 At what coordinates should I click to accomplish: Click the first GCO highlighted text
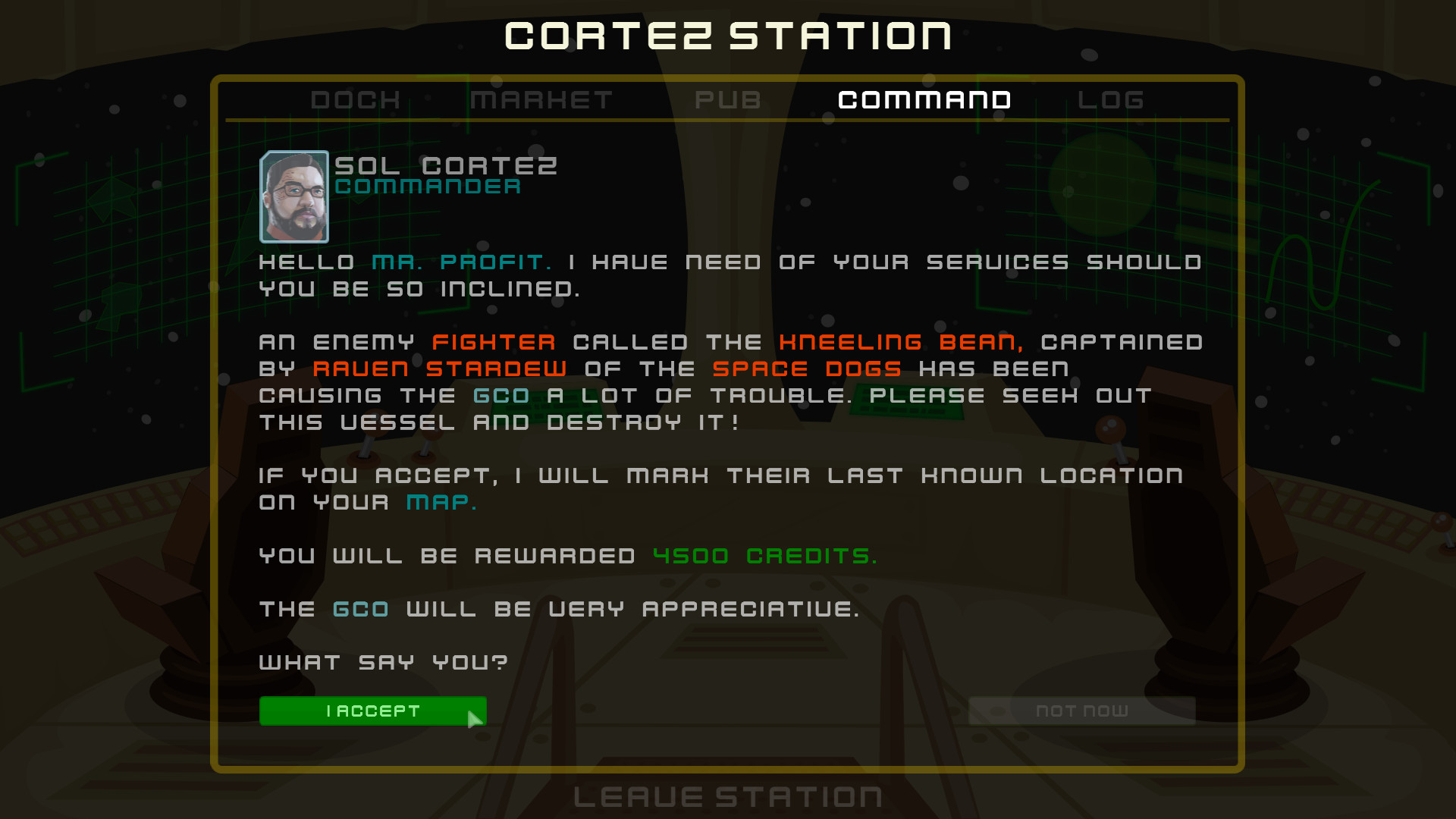pyautogui.click(x=500, y=395)
